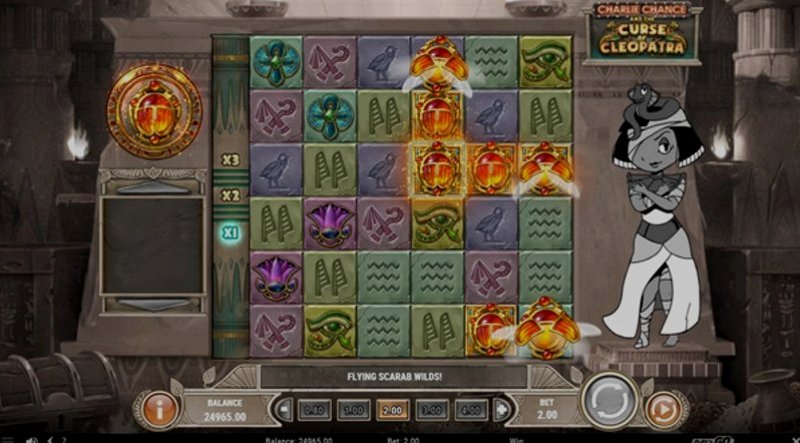Choose the 1.00 bet value
This screenshot has height=443, width=800.
click(352, 409)
